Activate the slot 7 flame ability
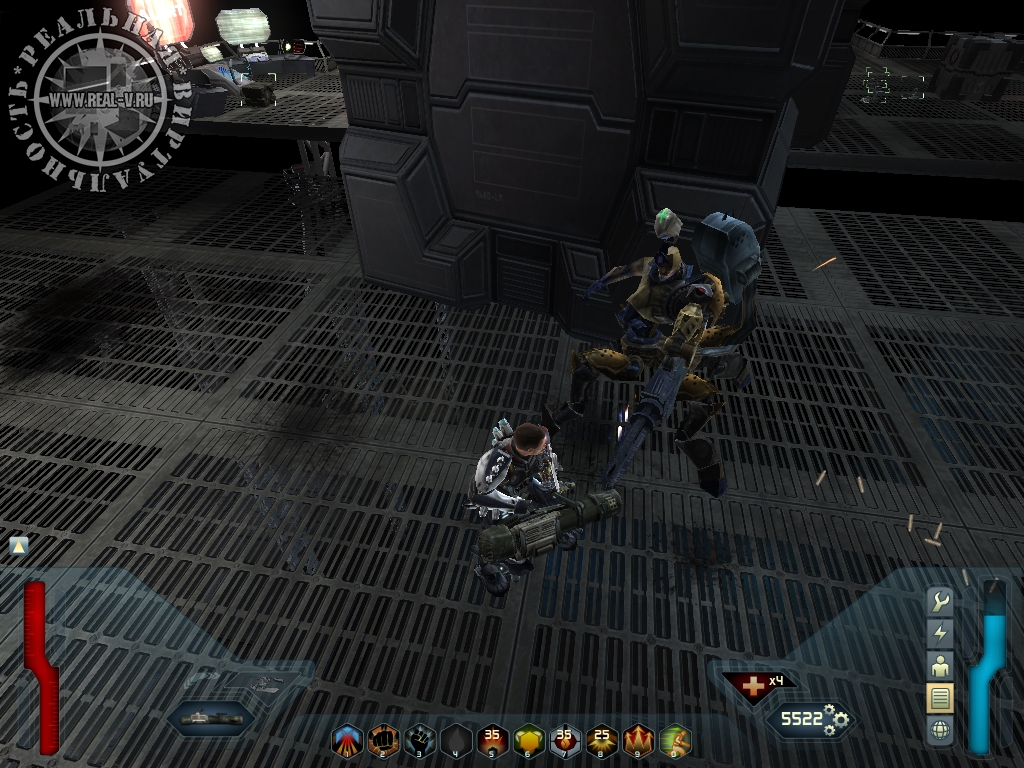 565,741
